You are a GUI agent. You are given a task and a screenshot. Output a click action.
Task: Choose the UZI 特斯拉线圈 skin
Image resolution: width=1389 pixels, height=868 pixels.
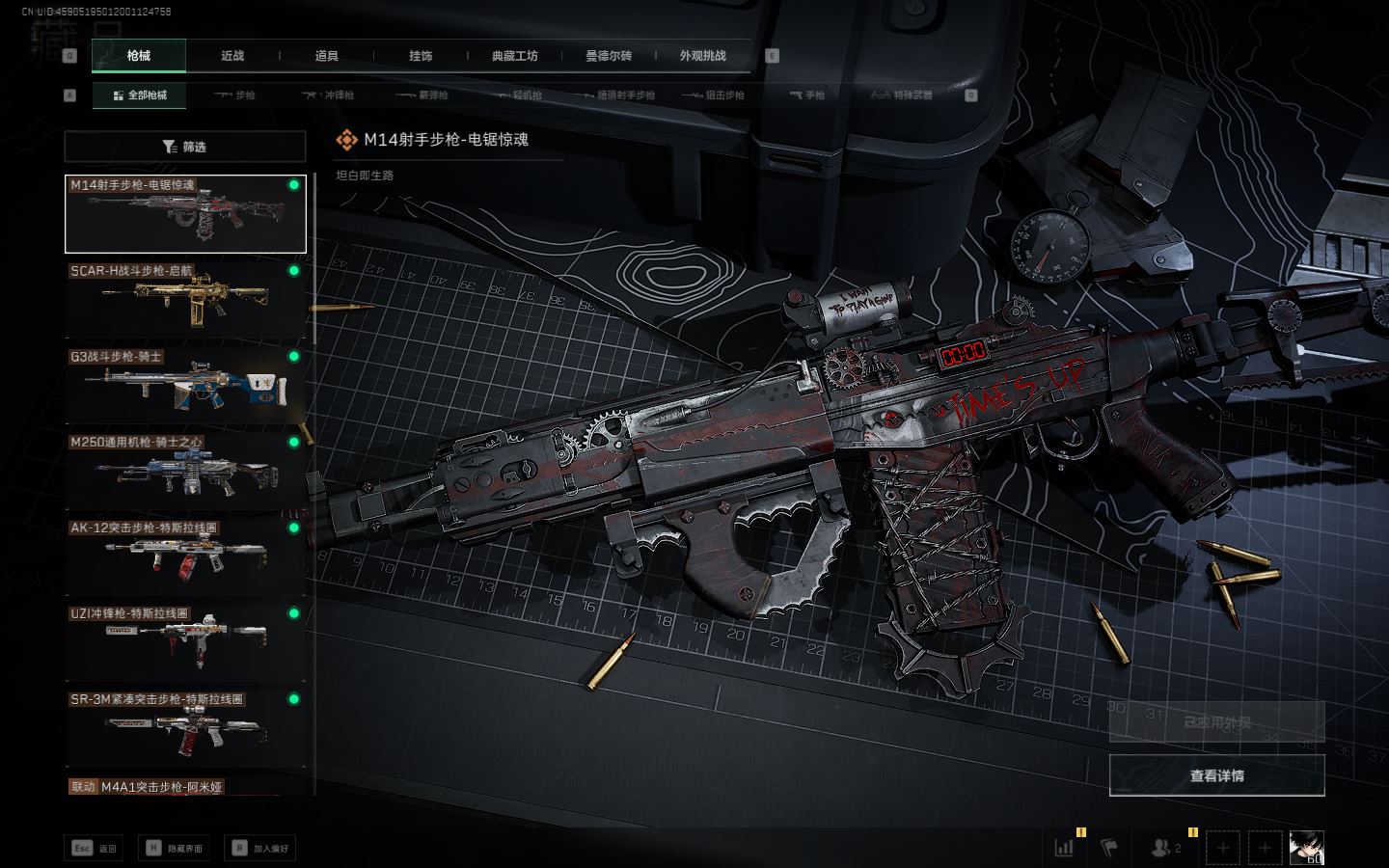click(x=185, y=642)
